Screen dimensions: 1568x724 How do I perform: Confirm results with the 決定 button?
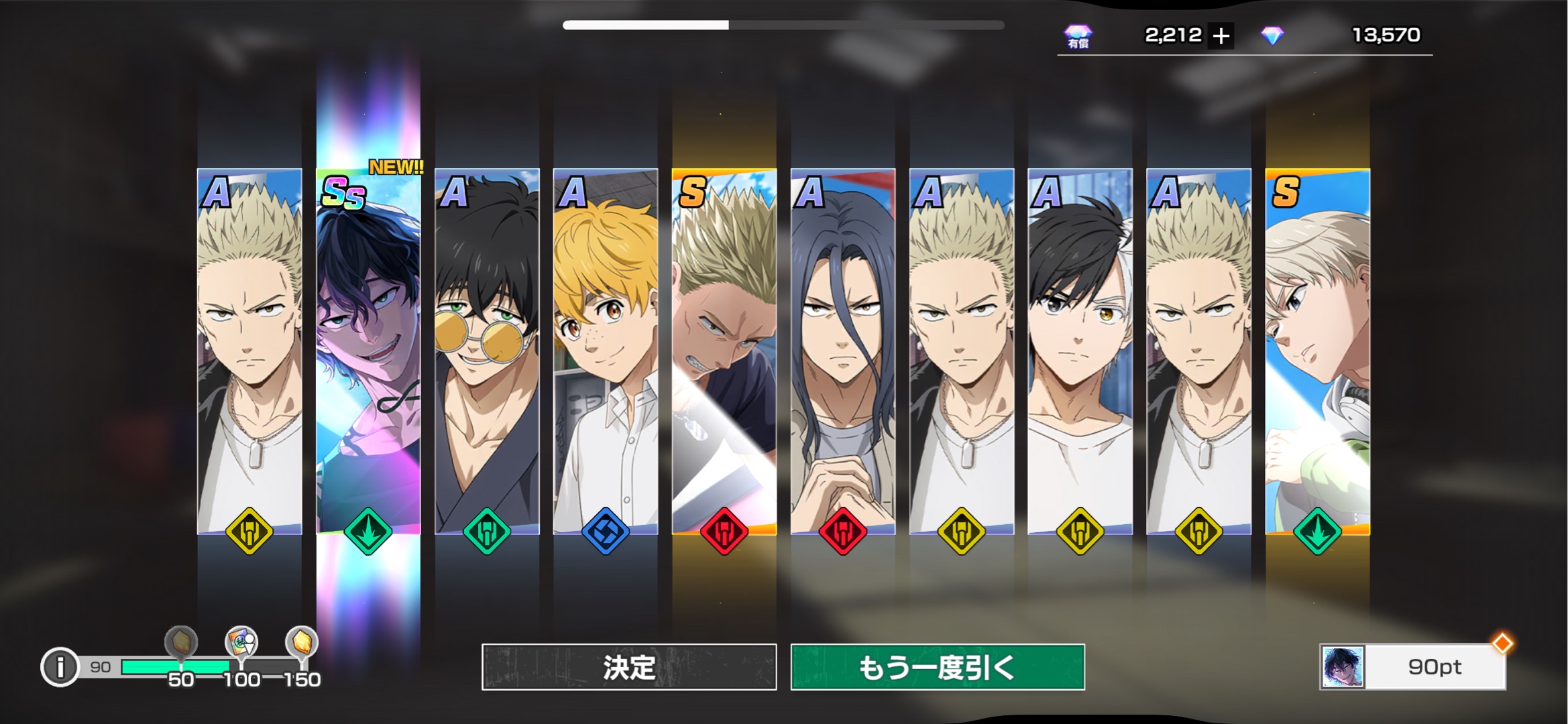[628, 667]
